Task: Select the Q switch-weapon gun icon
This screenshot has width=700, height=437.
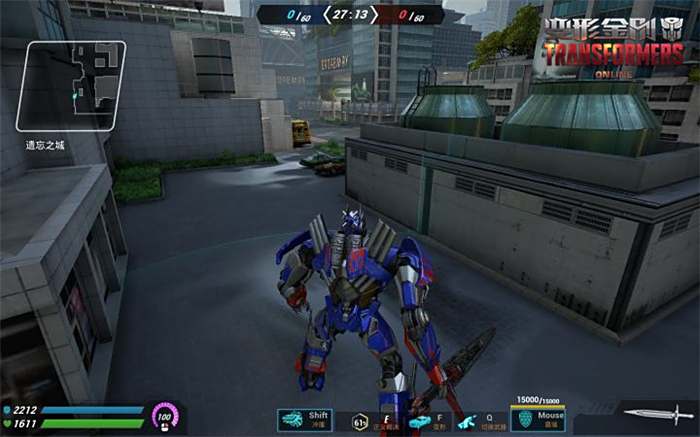Action: click(466, 421)
